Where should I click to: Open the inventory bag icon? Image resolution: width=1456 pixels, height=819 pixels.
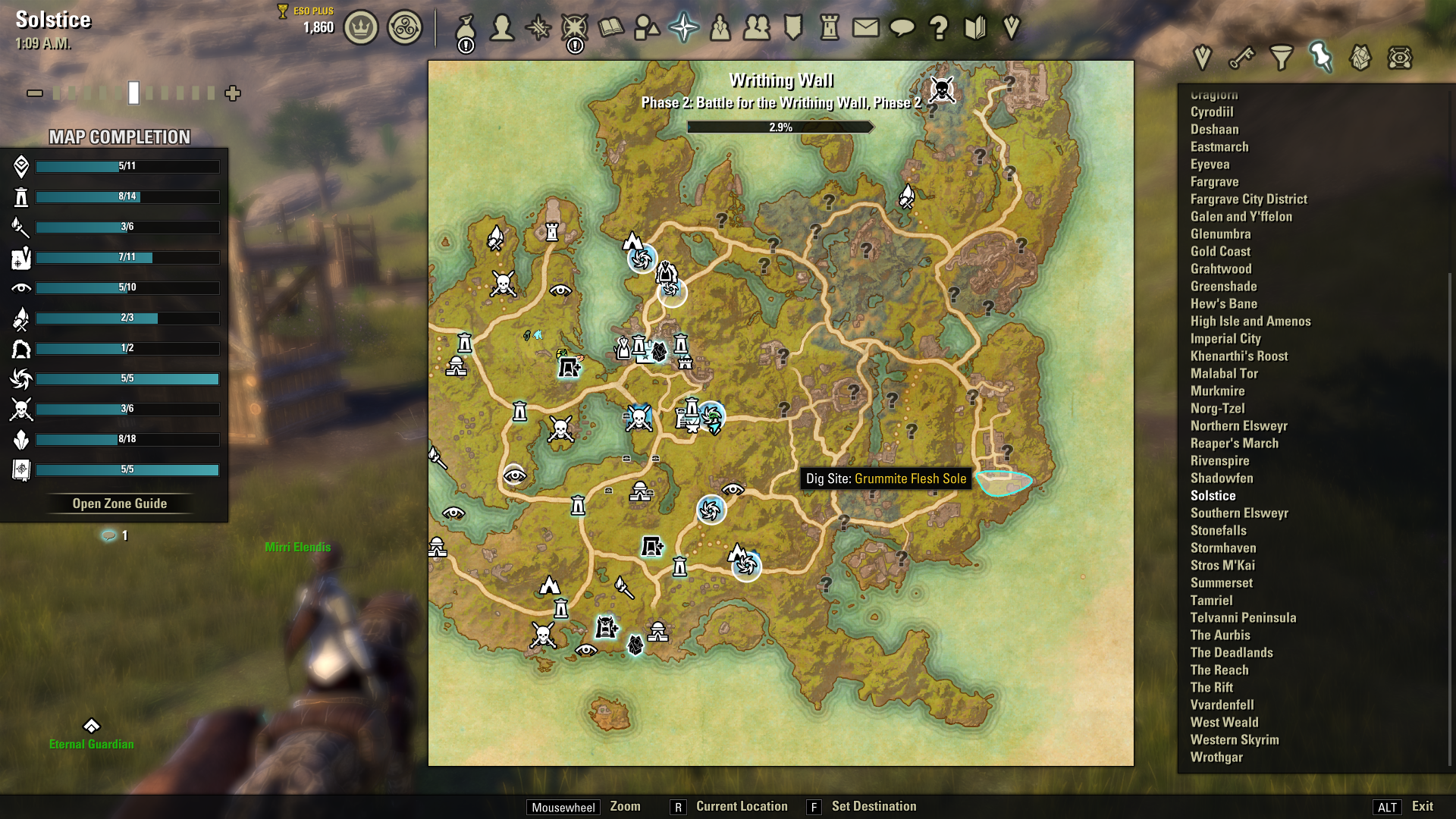click(466, 28)
